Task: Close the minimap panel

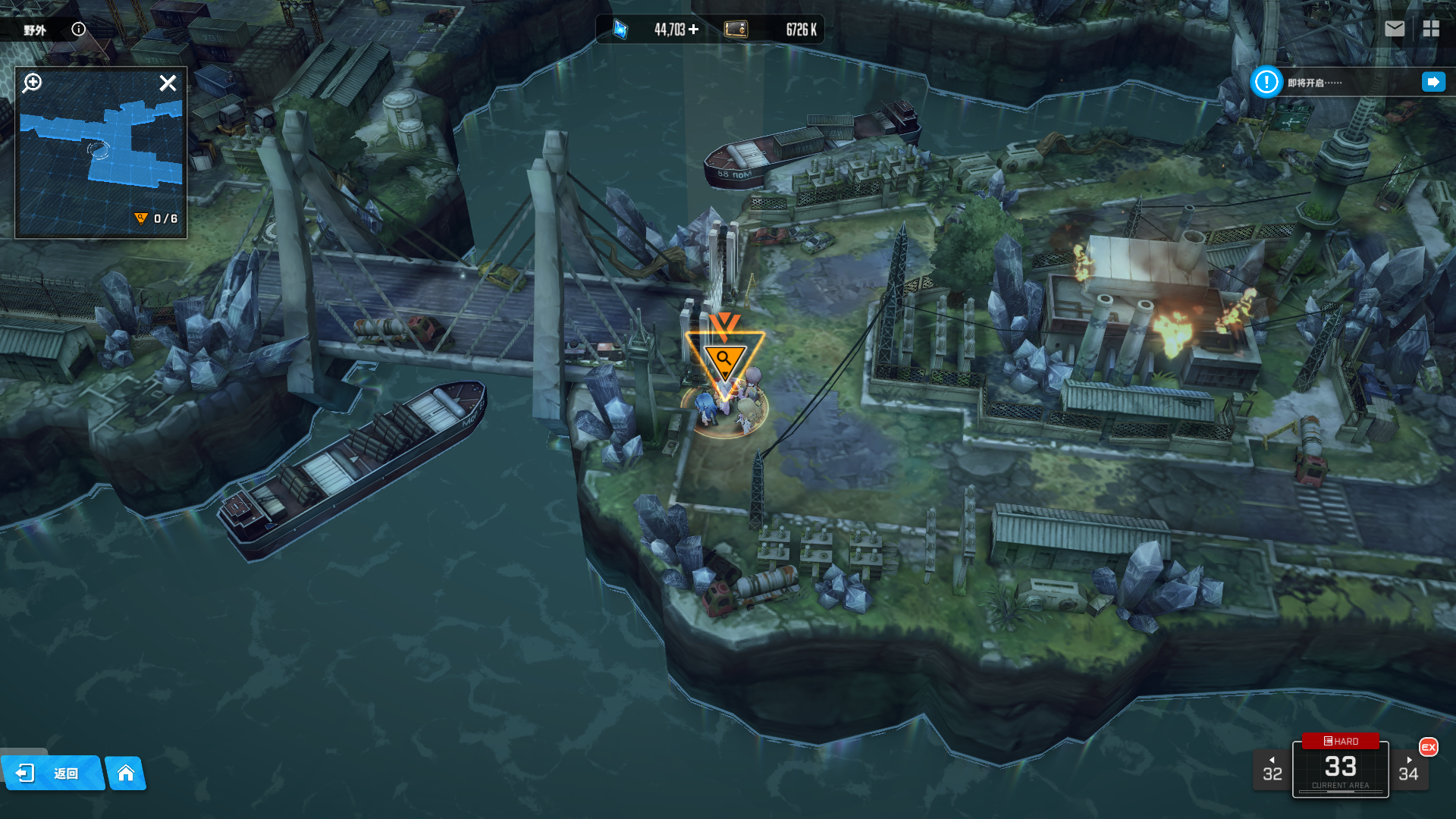Action: pyautogui.click(x=168, y=83)
